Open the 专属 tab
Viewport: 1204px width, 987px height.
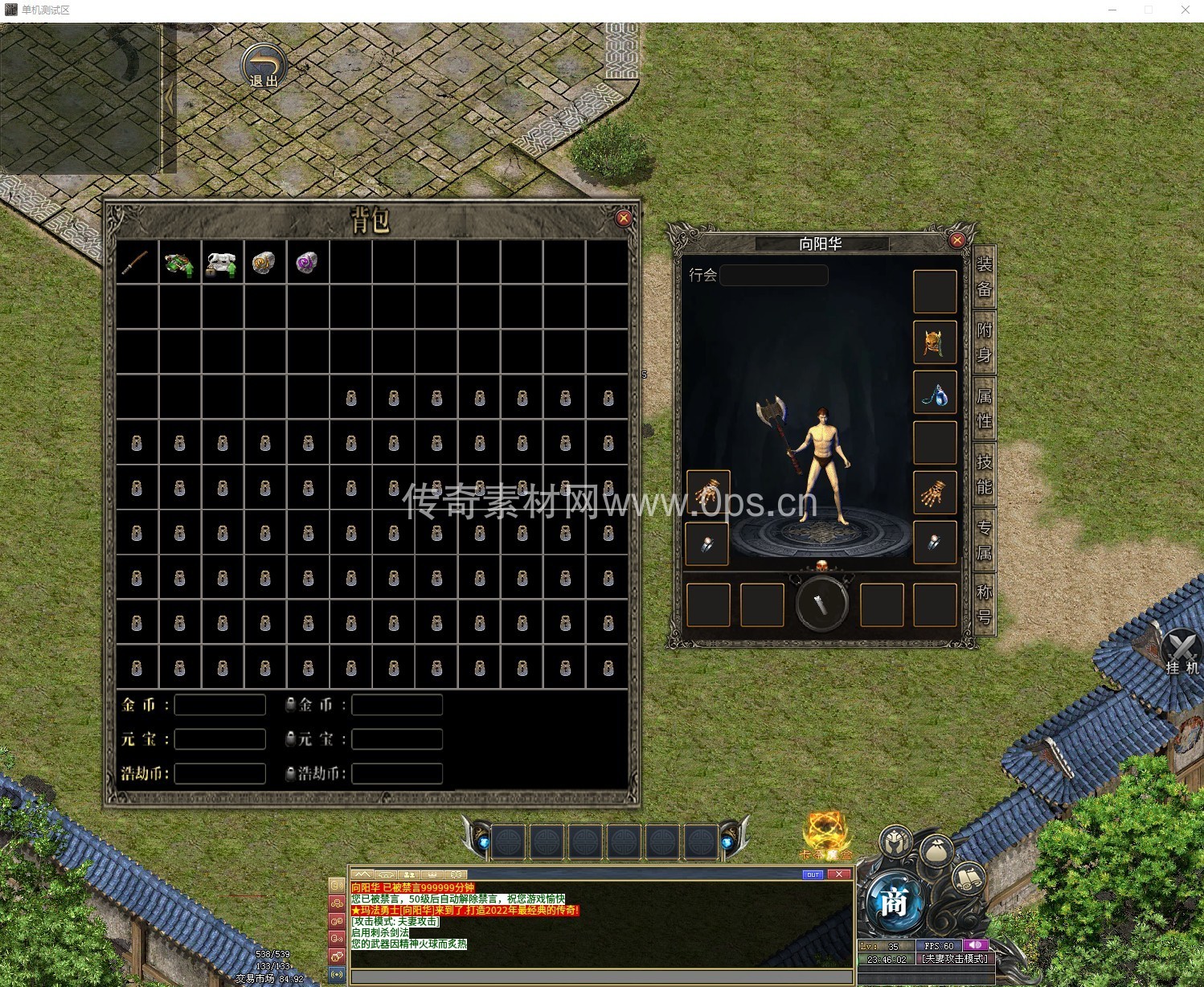coord(985,540)
